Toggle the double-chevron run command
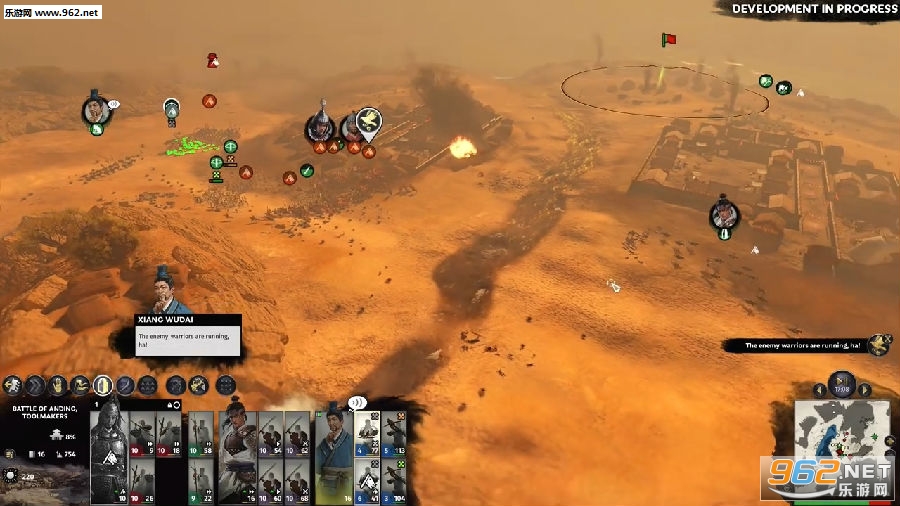The image size is (900, 506). 35,384
